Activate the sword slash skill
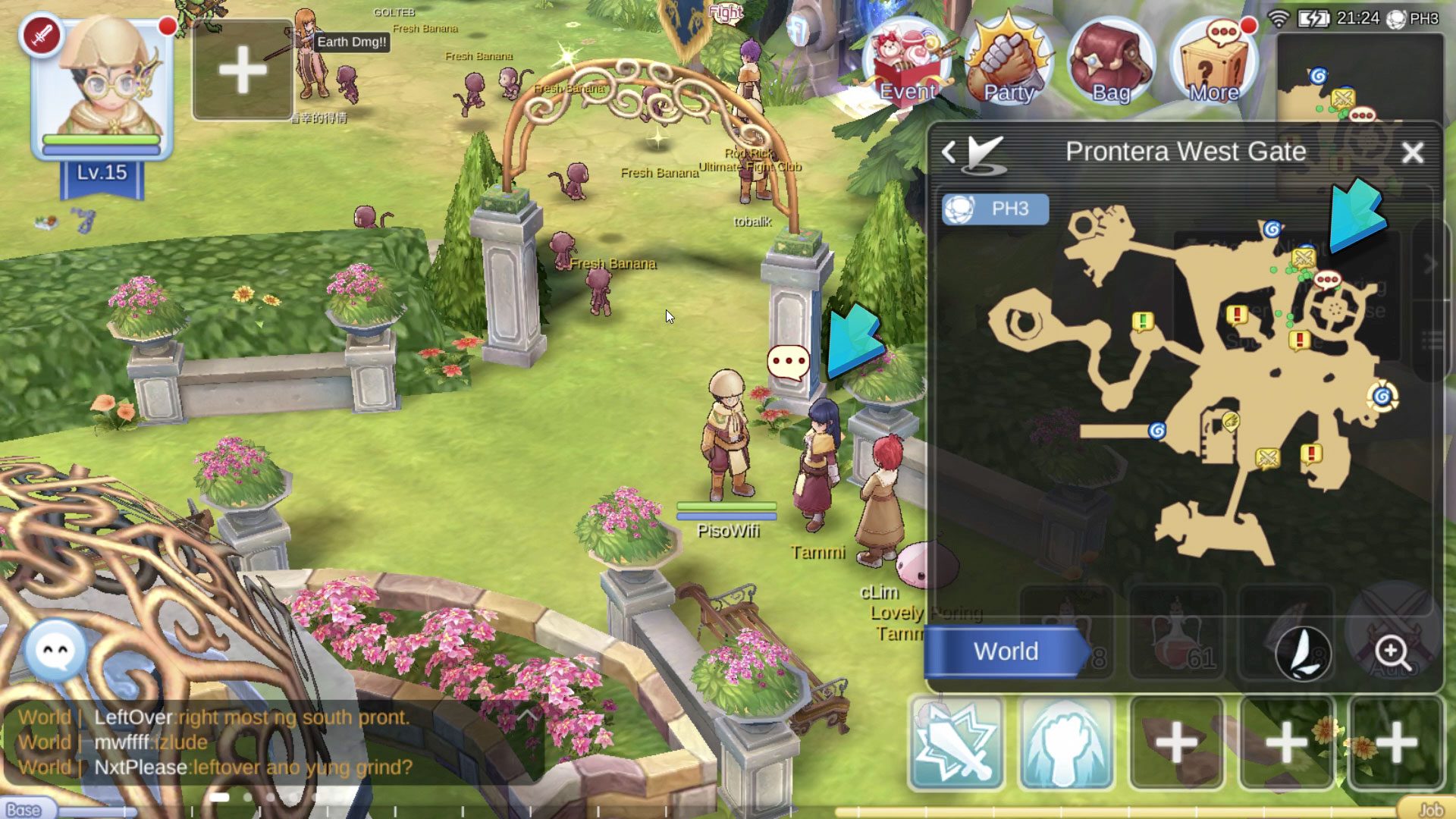Screen dimensions: 1456x819 [957, 744]
